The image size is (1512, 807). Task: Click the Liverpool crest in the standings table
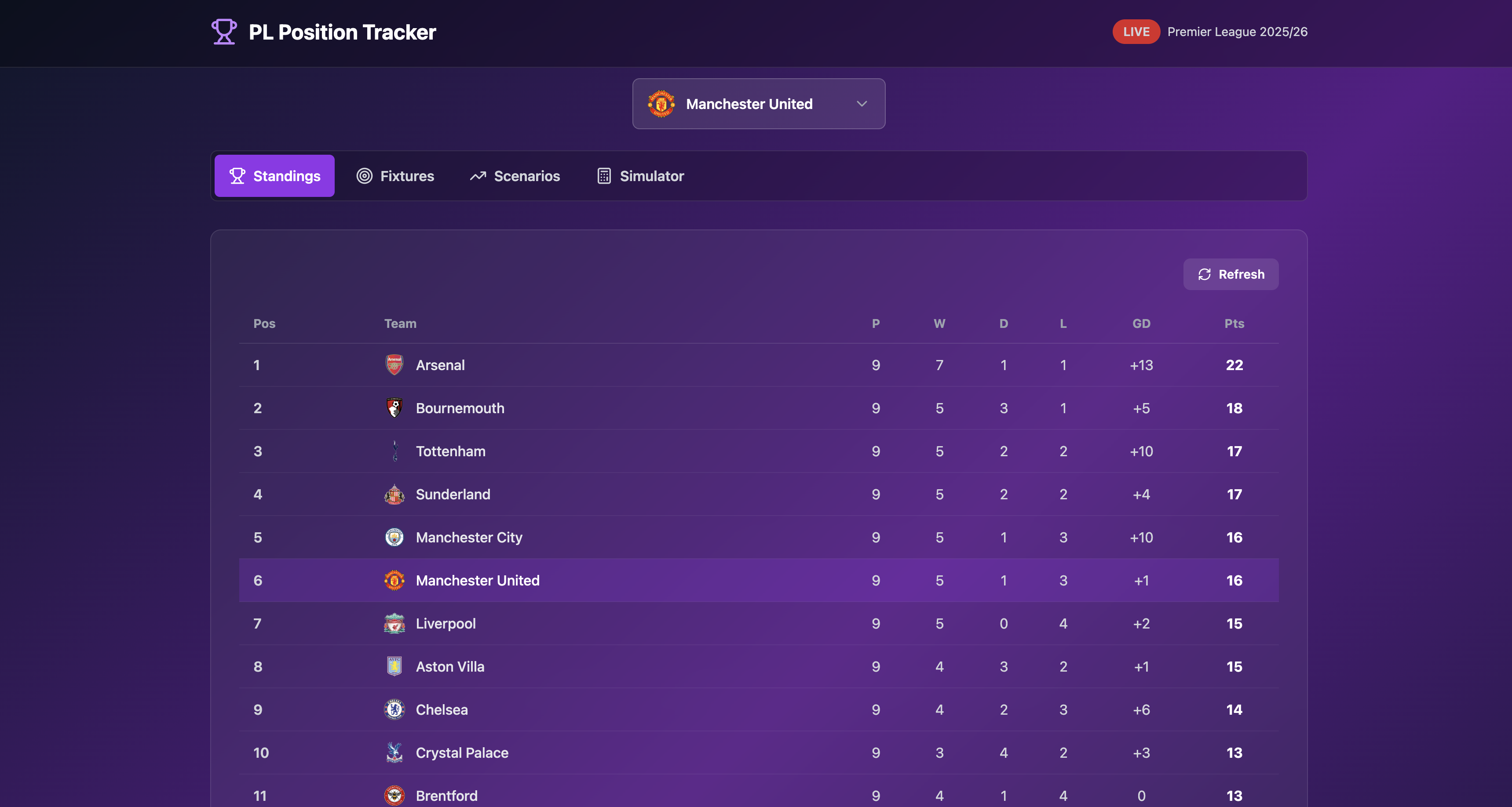click(x=394, y=623)
